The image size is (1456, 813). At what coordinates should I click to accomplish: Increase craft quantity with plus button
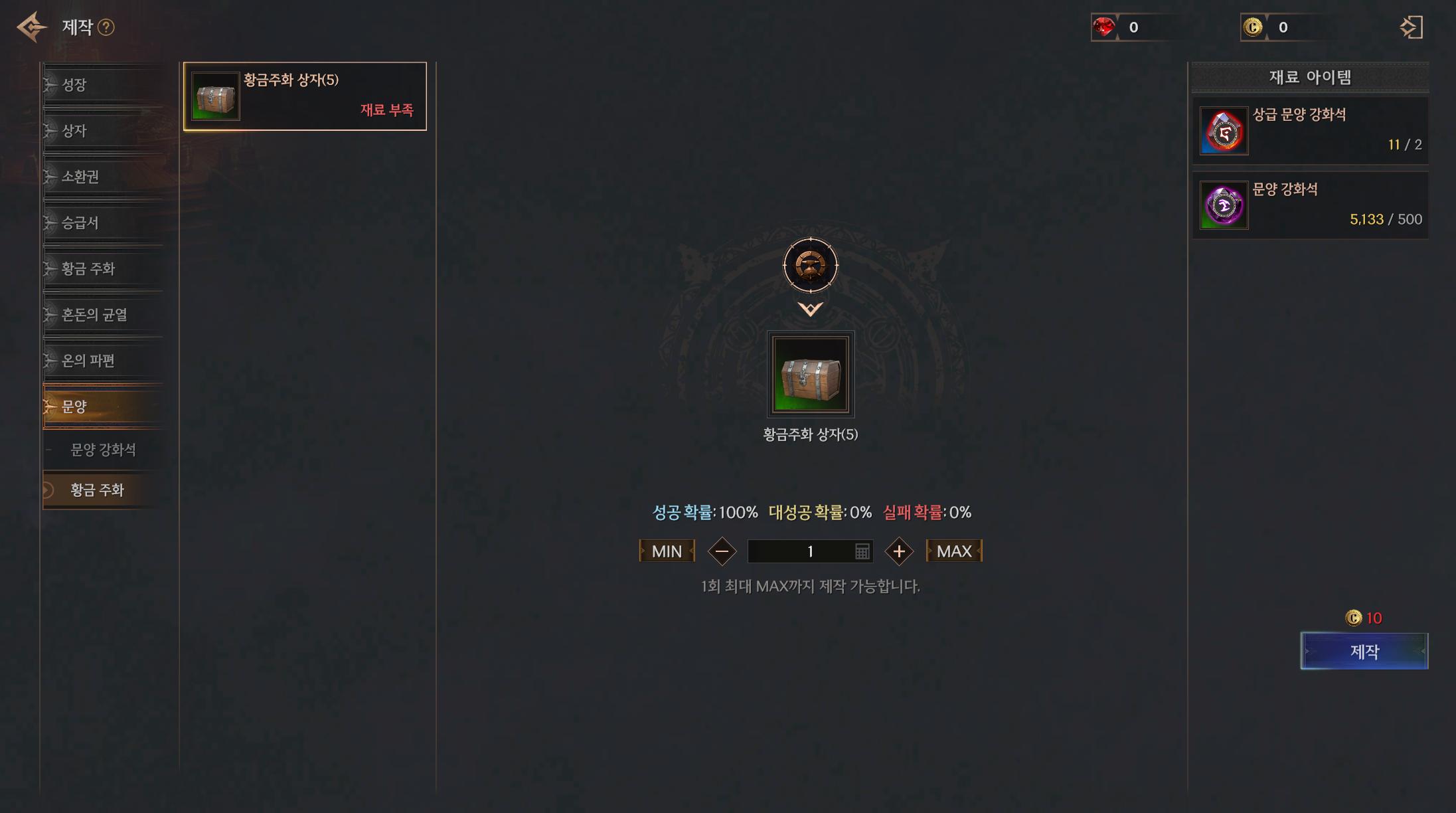click(x=899, y=551)
